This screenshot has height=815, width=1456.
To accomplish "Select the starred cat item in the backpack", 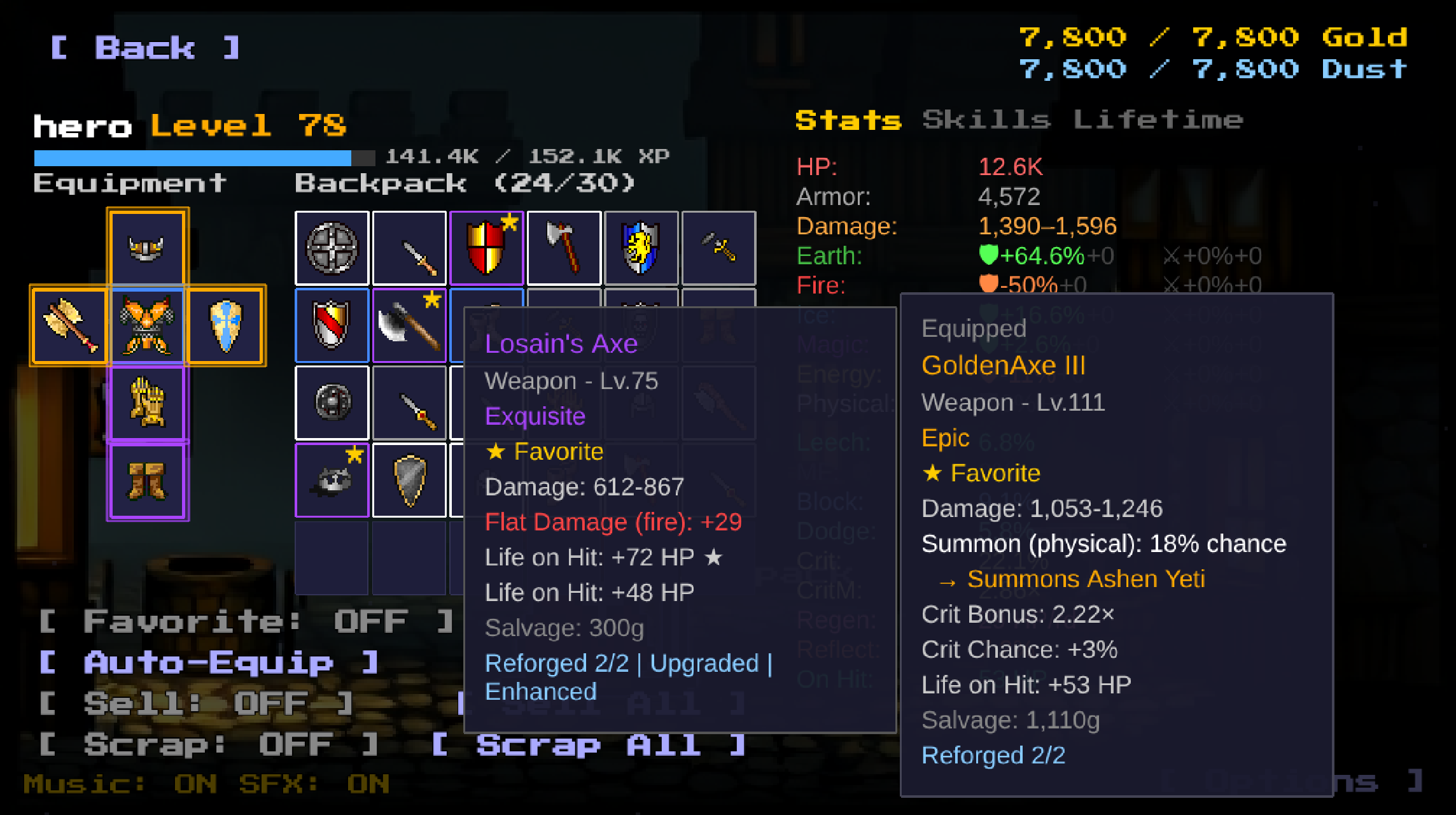I will coord(332,479).
